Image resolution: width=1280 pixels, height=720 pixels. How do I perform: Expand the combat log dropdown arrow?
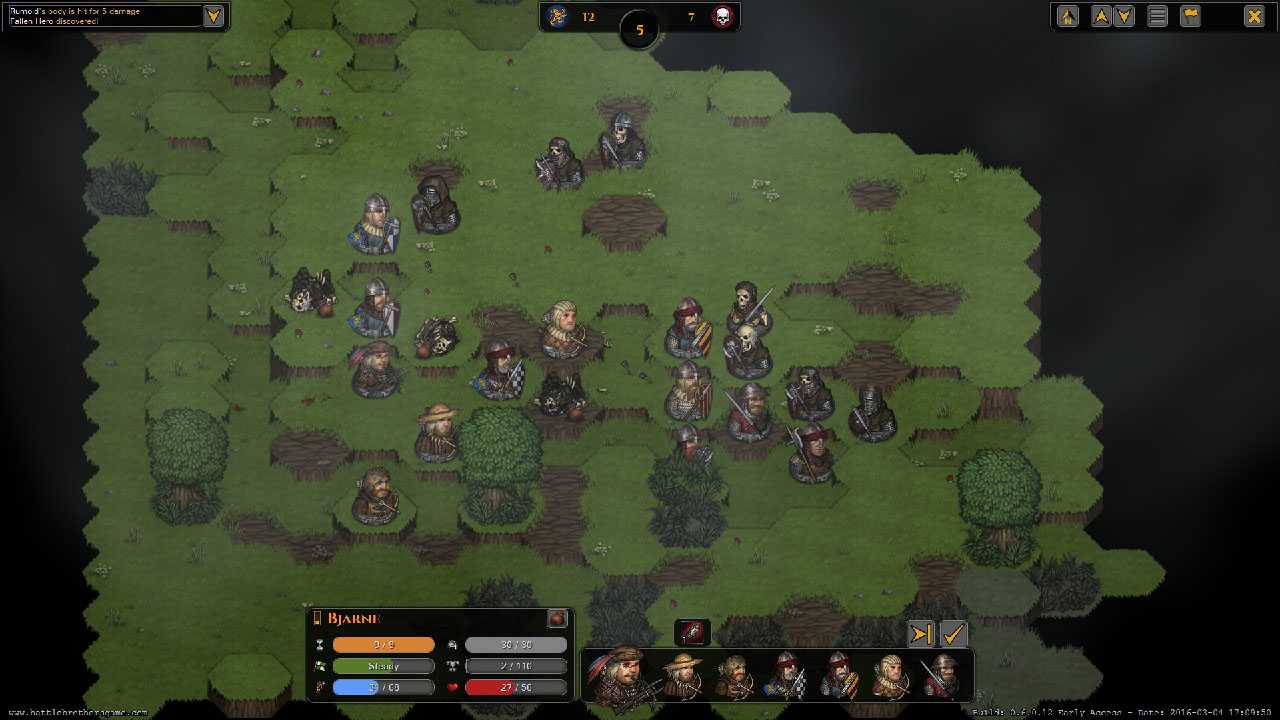point(213,16)
